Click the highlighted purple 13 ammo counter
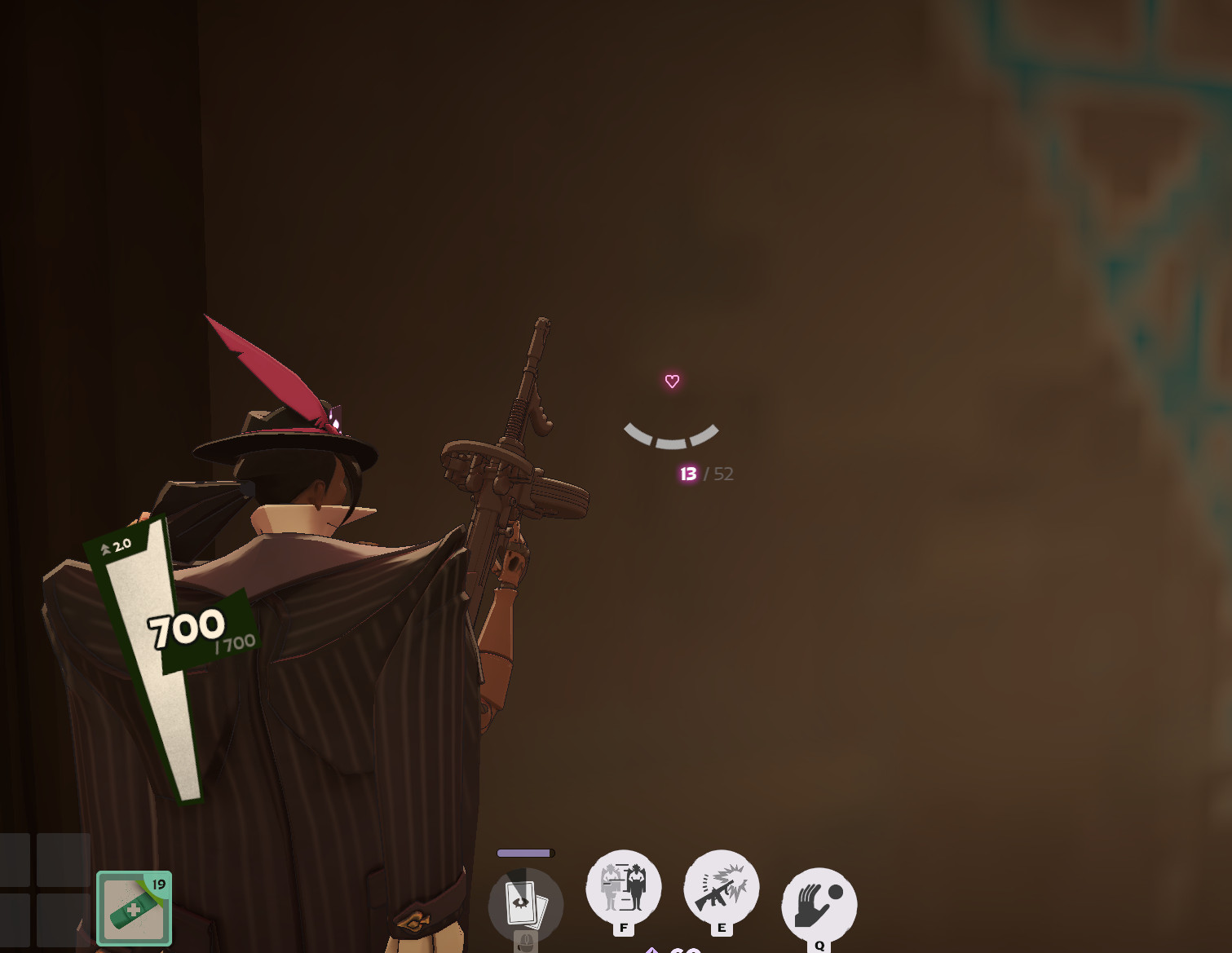Viewport: 1232px width, 953px height. tap(687, 474)
